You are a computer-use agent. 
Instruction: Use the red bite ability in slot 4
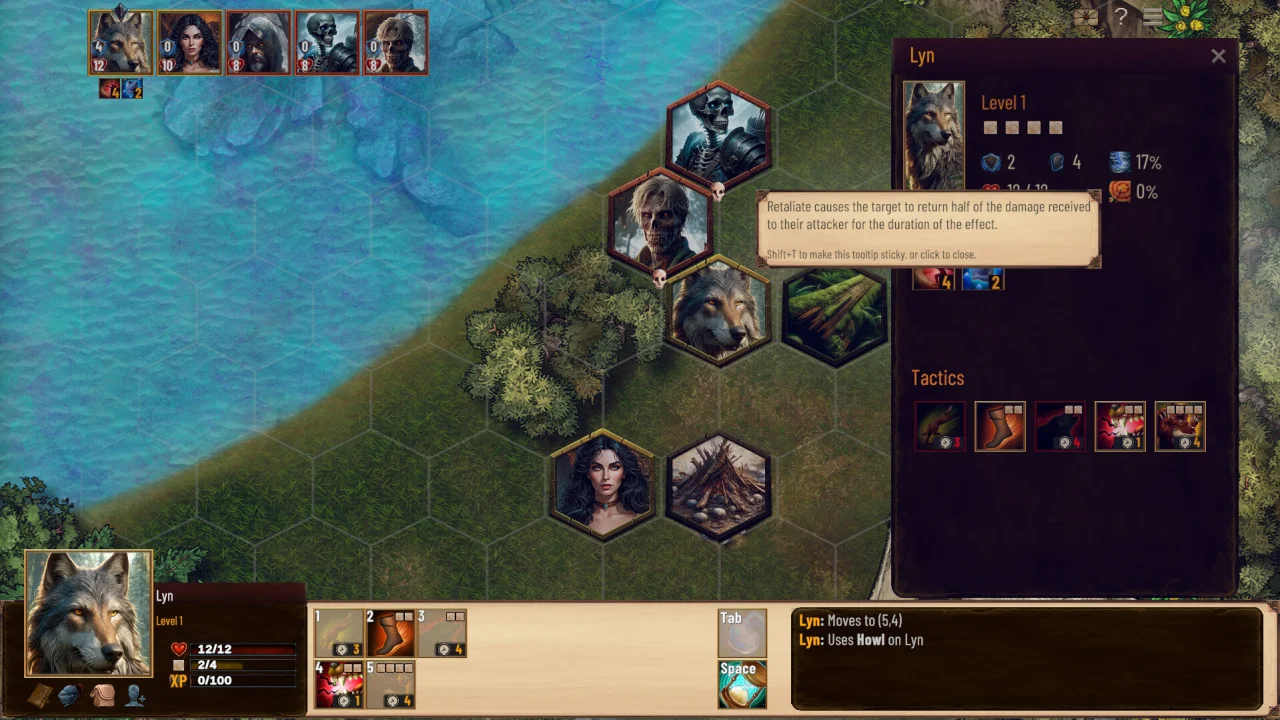point(339,684)
